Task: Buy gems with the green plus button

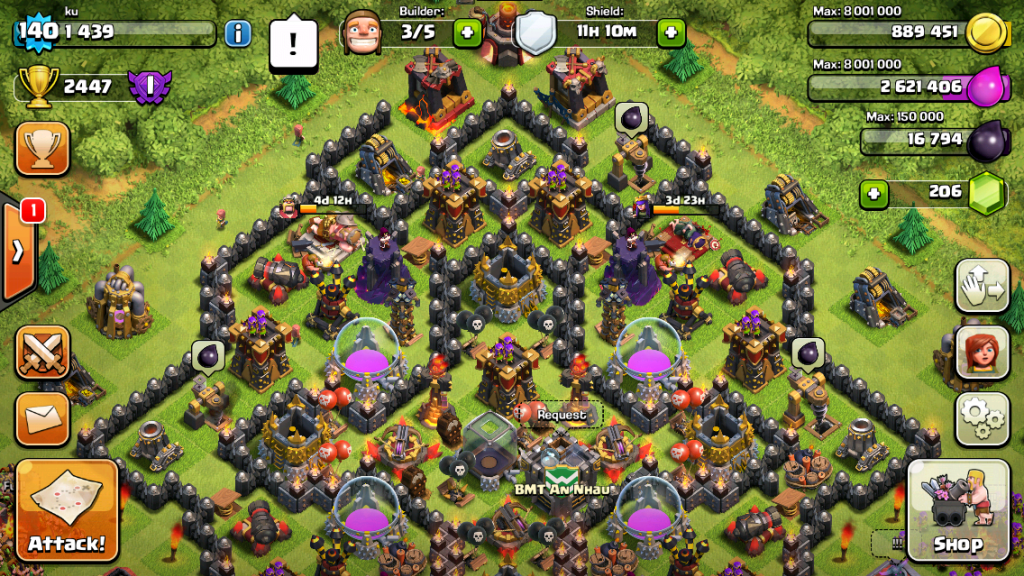Action: [875, 192]
